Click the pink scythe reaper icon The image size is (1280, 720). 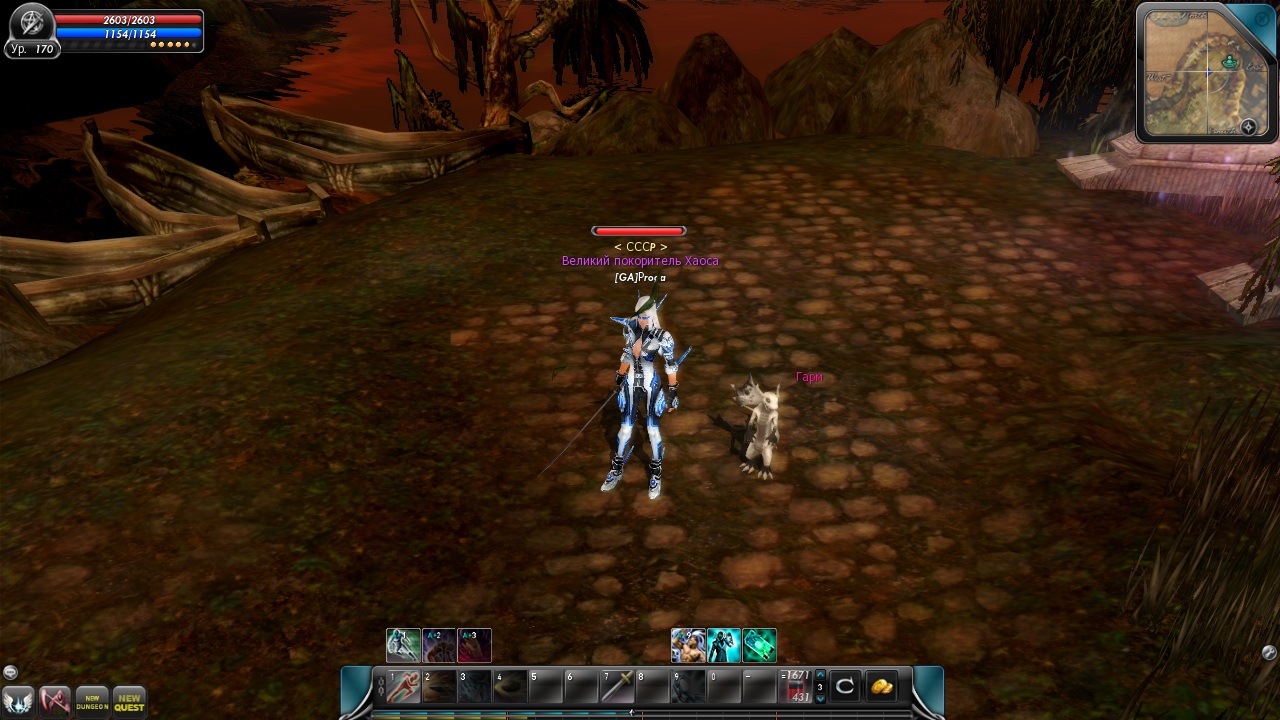55,700
